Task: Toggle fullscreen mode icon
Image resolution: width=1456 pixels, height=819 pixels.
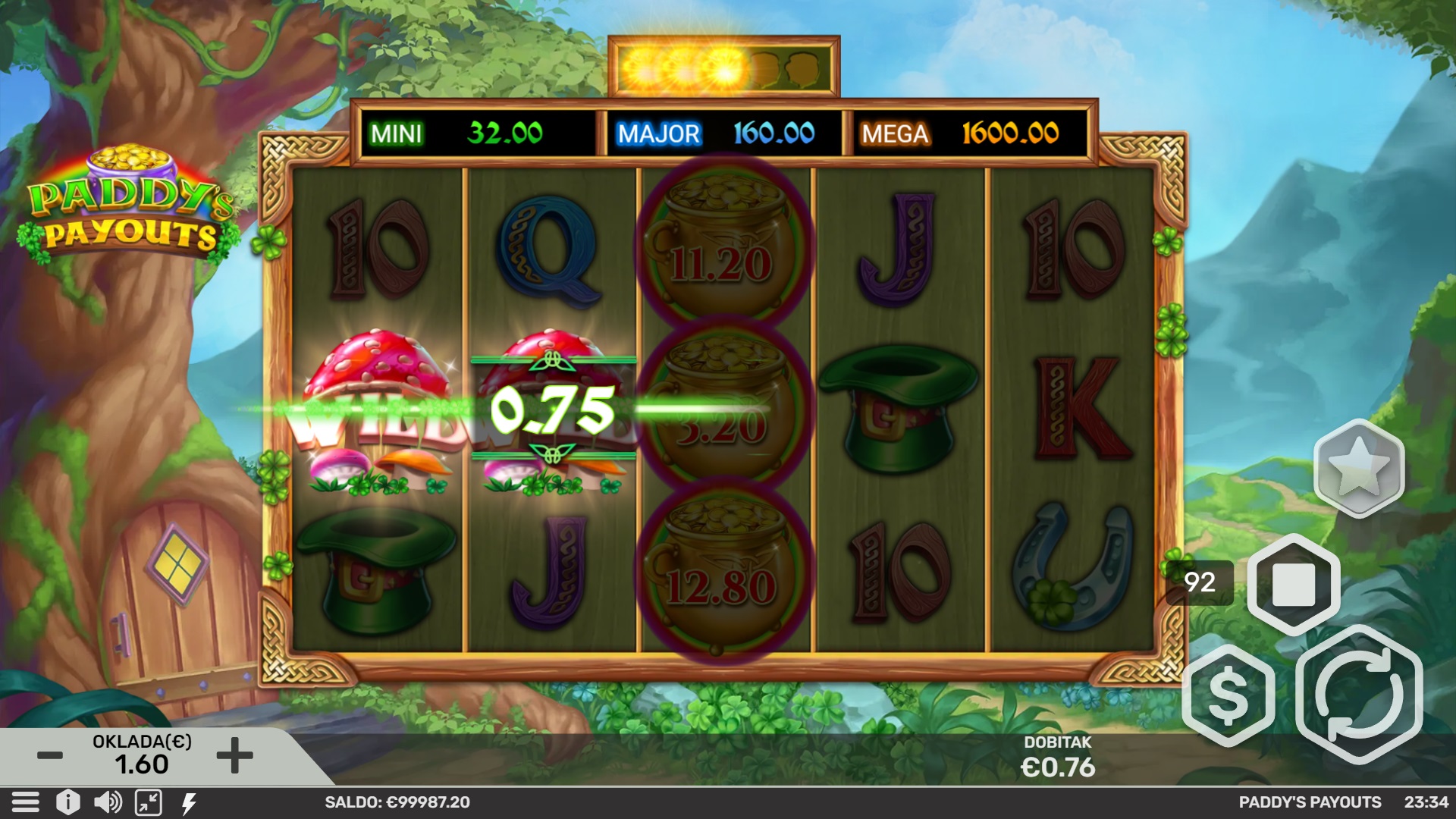Action: [x=149, y=802]
